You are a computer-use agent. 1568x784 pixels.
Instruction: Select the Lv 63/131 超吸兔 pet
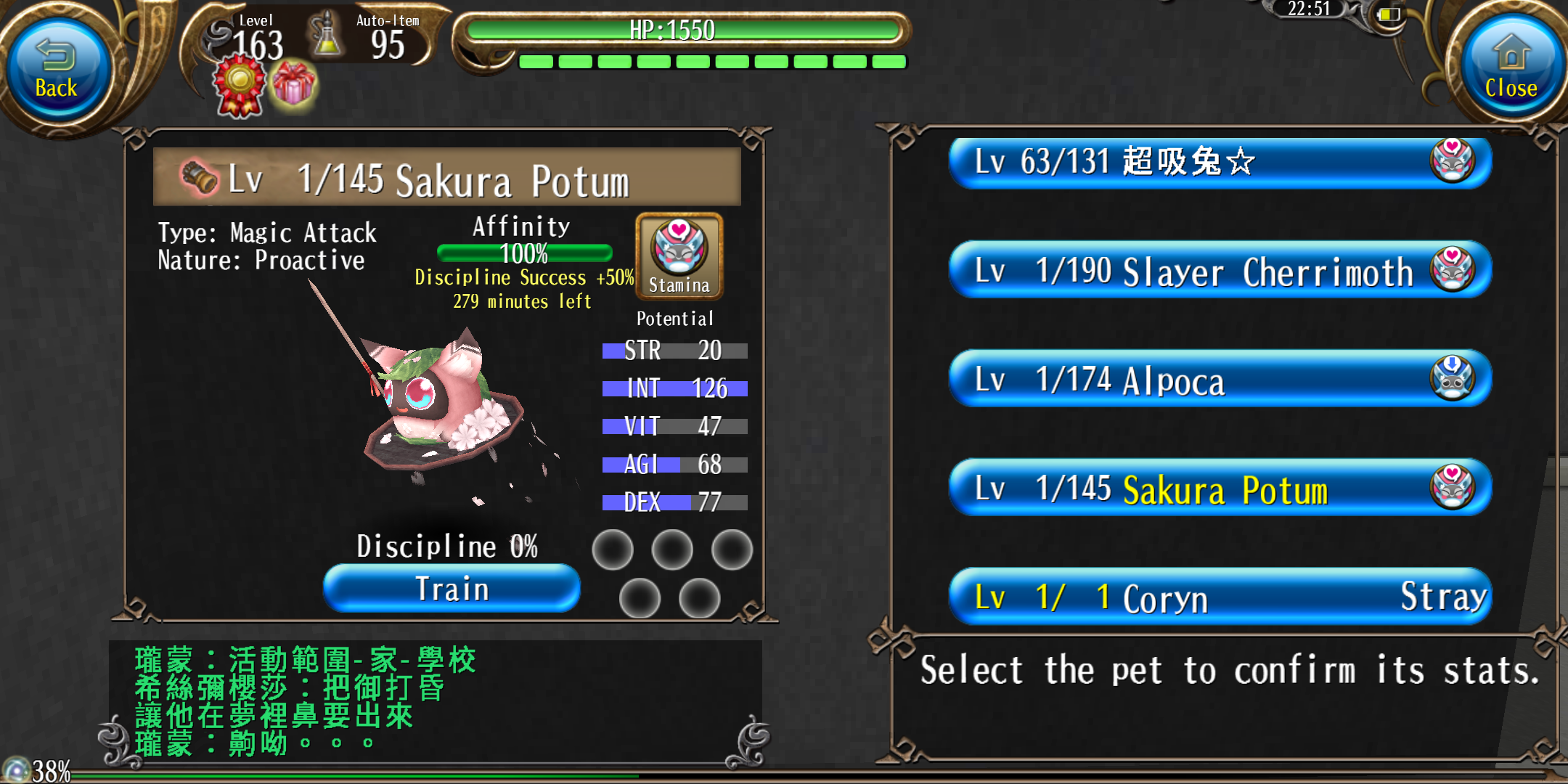(x=1220, y=162)
